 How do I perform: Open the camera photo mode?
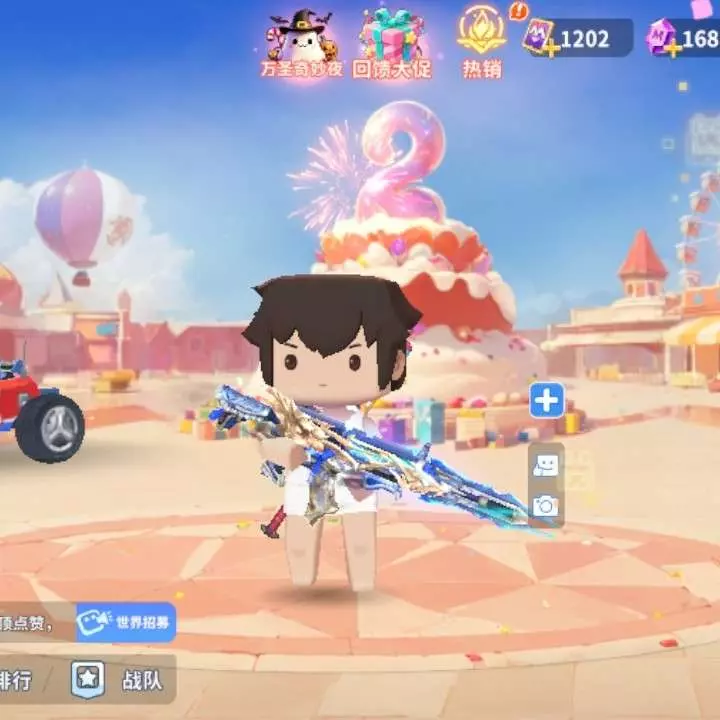[x=546, y=506]
